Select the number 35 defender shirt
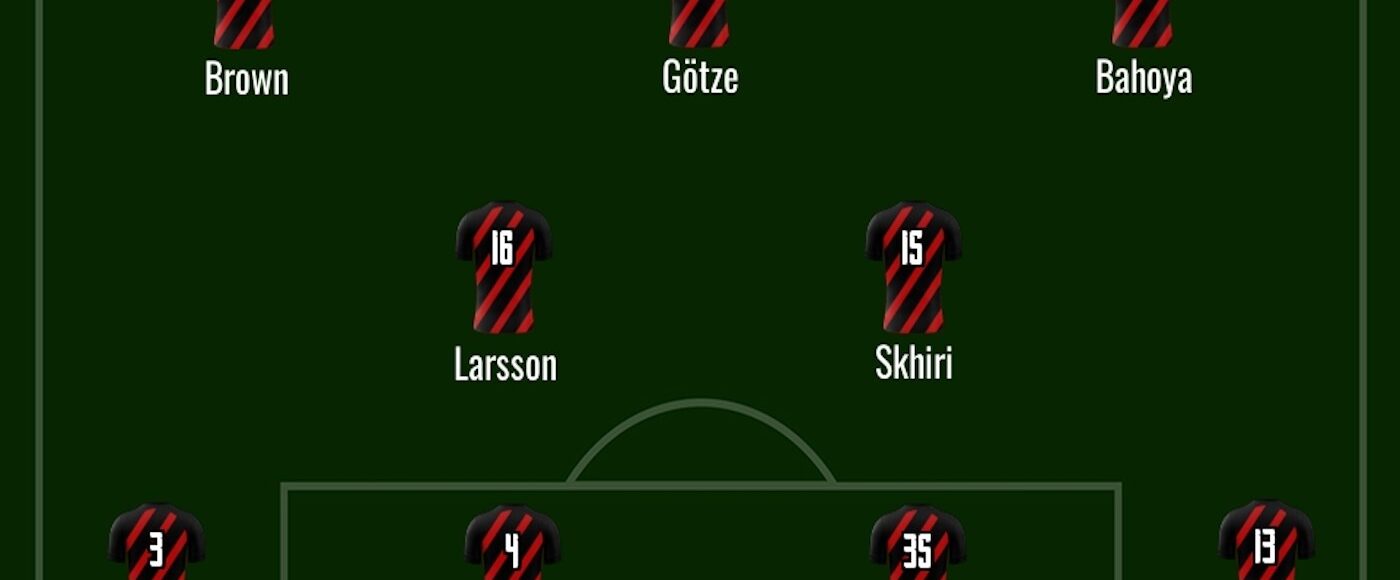This screenshot has width=1400, height=580. [917, 547]
